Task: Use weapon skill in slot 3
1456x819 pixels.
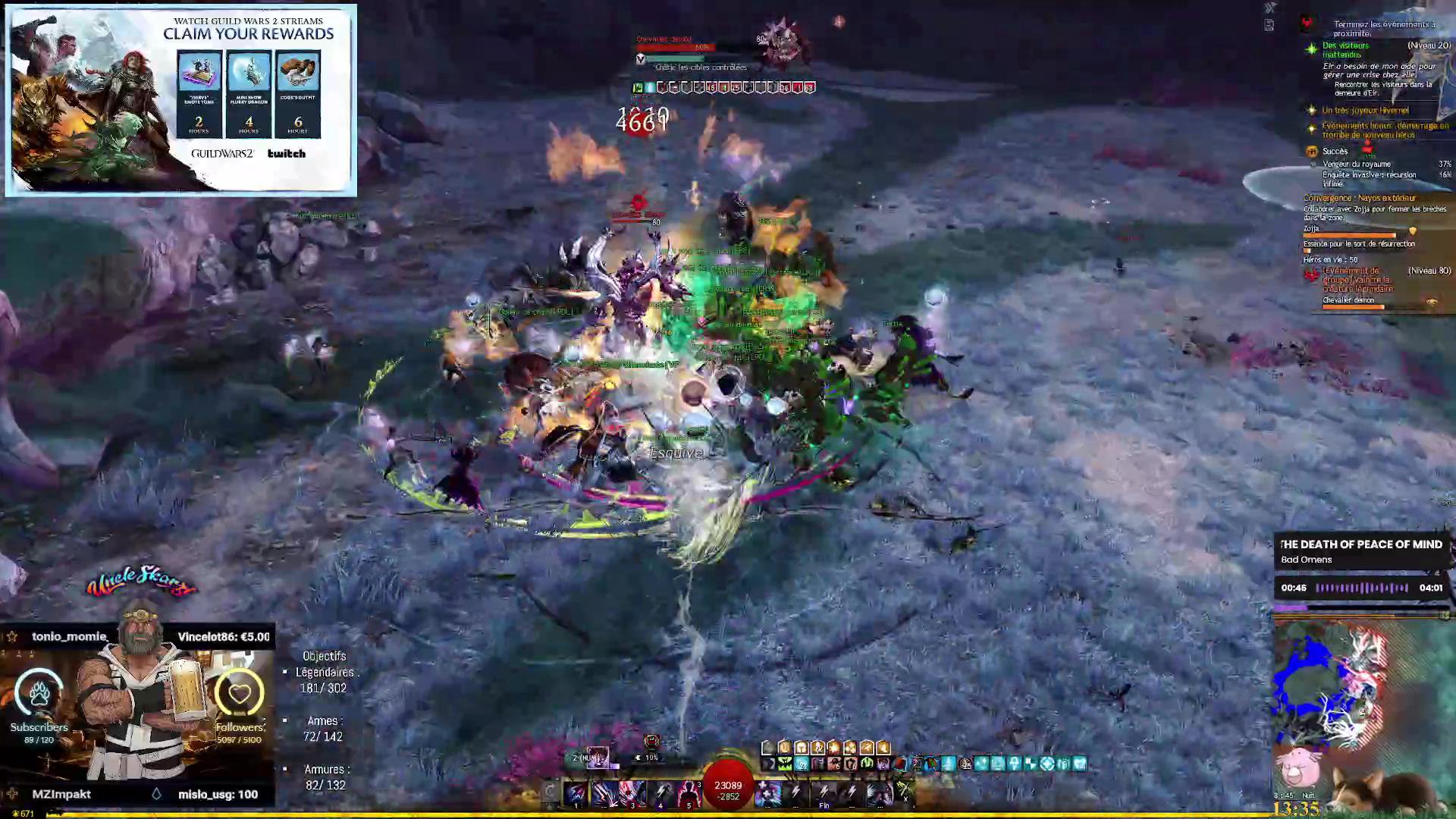Action: tap(632, 793)
